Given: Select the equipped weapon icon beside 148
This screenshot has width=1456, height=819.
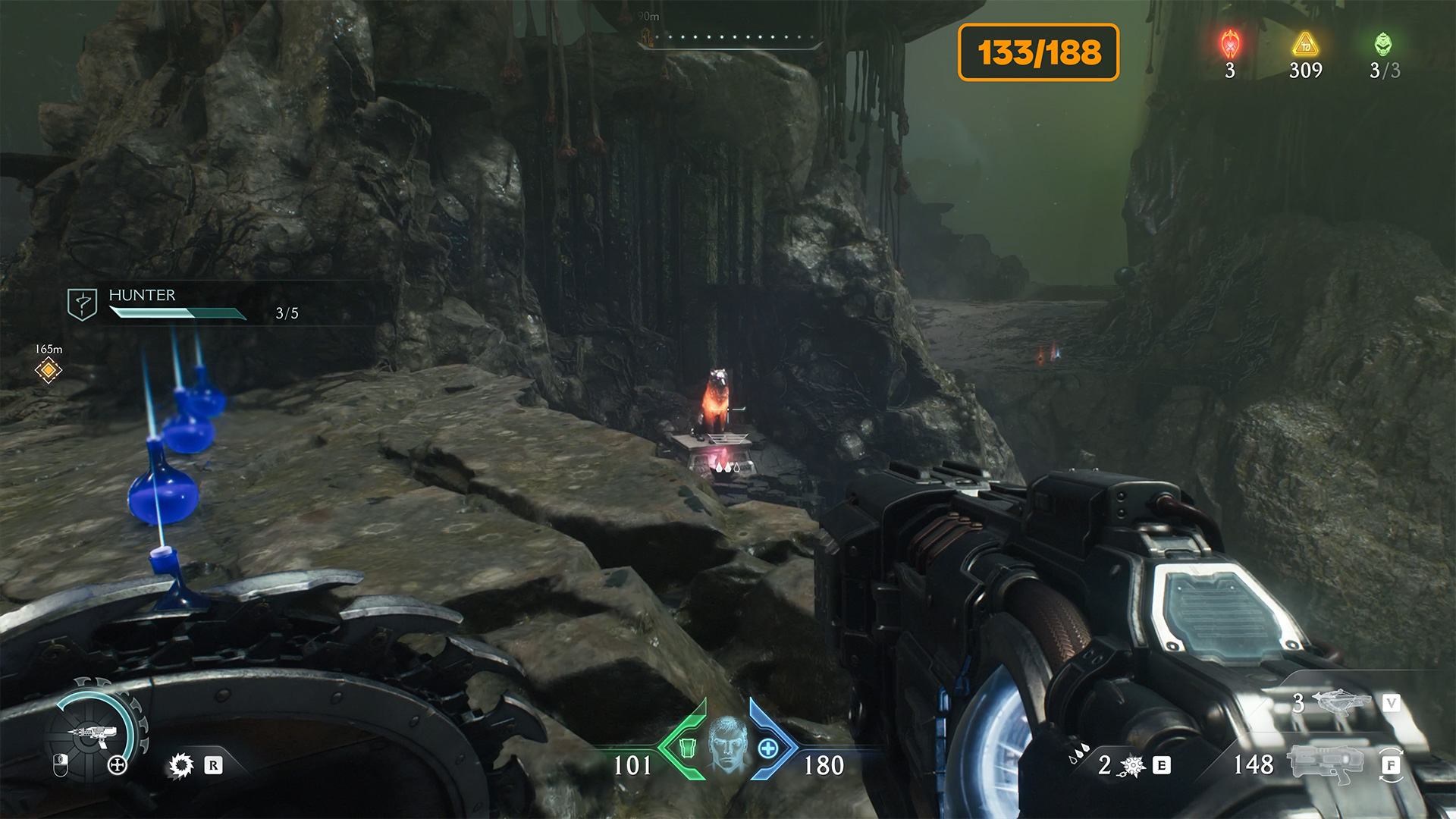Looking at the screenshot, I should pyautogui.click(x=1326, y=763).
